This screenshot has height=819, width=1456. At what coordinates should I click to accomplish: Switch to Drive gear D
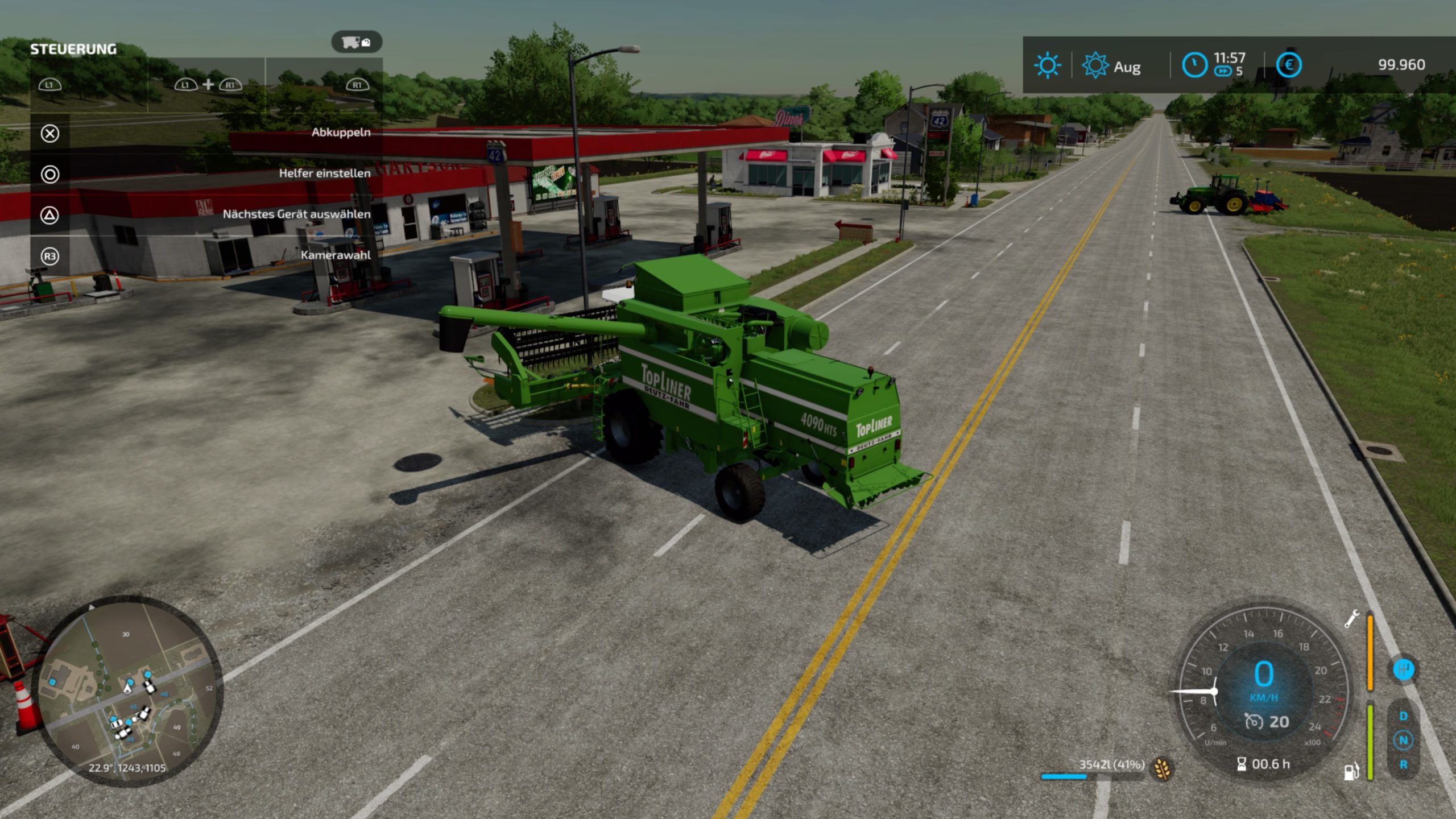(x=1403, y=716)
